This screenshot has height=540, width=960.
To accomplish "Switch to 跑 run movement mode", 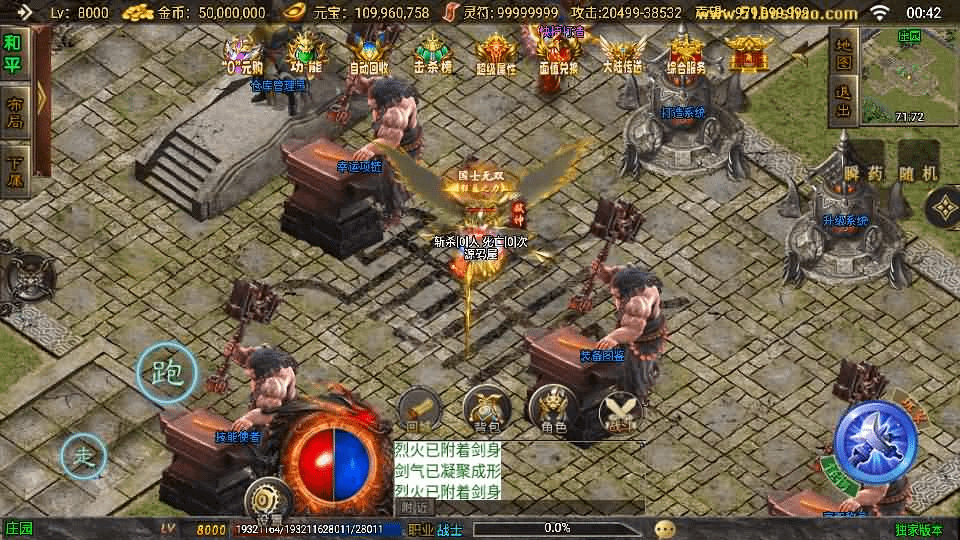I will [x=166, y=373].
